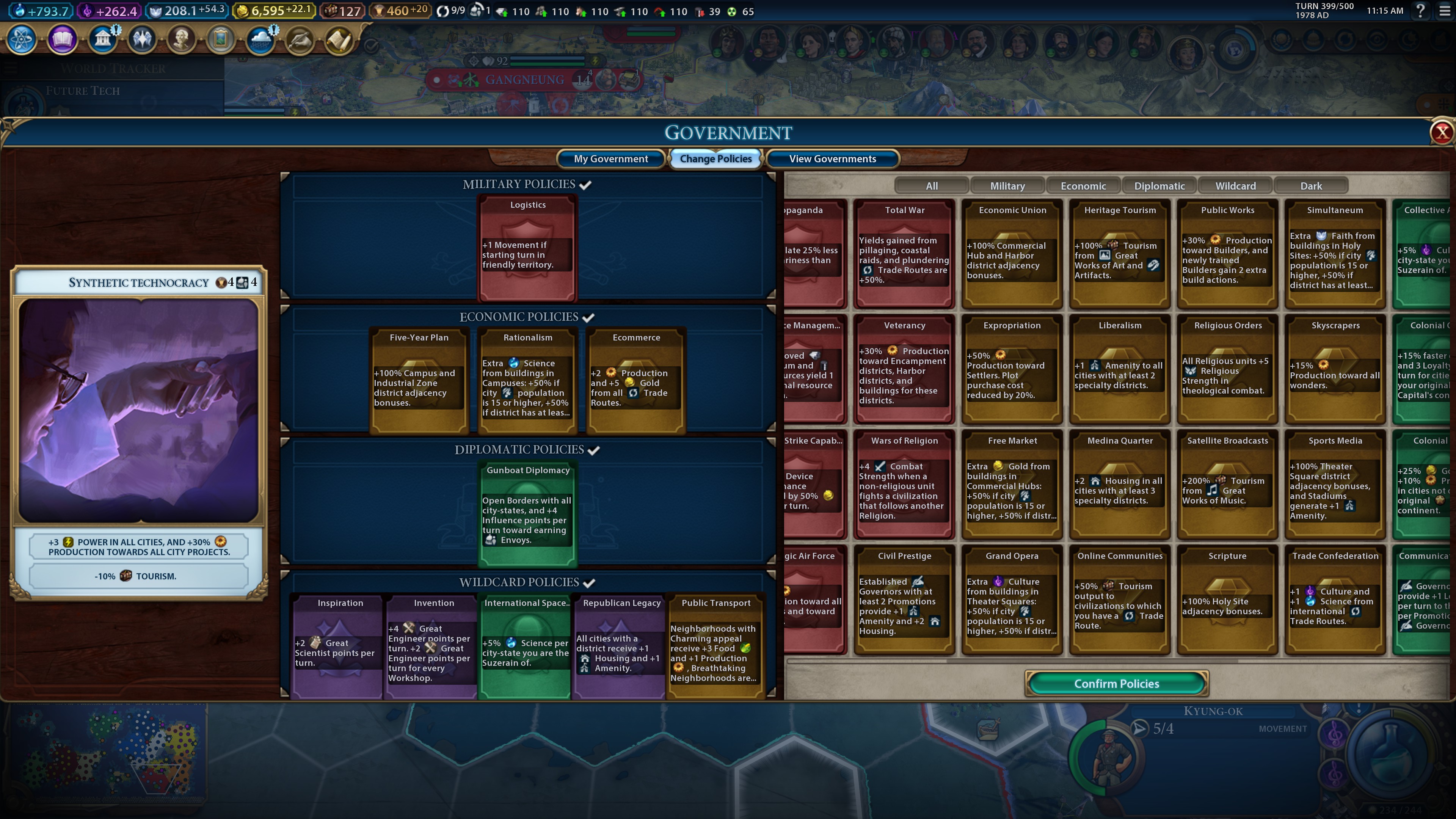Open the technology tree
Viewport: 1456px width, 819px height.
[x=22, y=39]
